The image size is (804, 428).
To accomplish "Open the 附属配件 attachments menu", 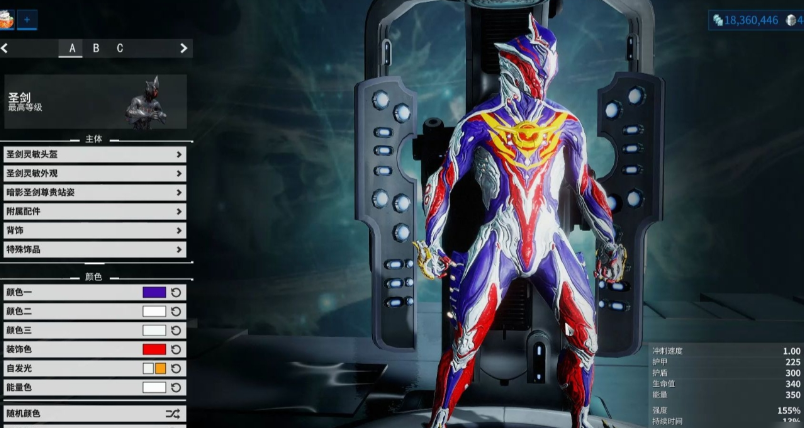I will (94, 211).
